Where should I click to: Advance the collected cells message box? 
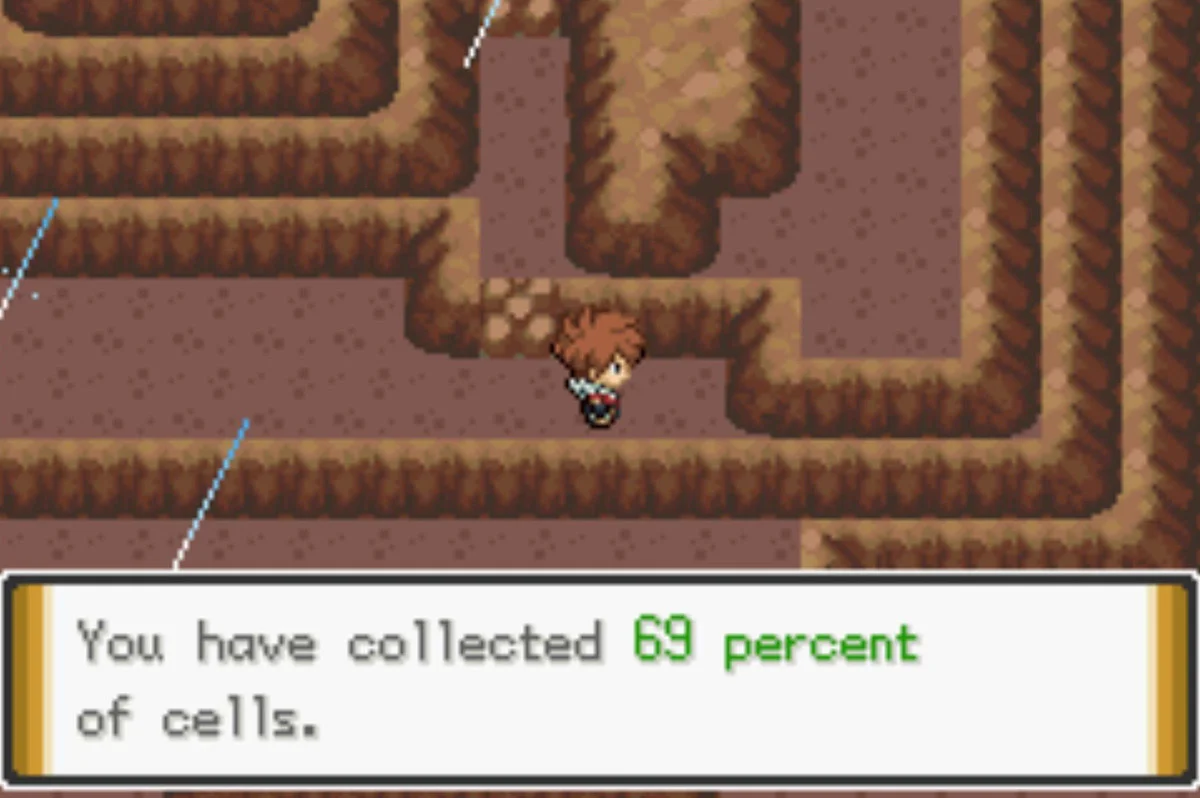[598, 678]
